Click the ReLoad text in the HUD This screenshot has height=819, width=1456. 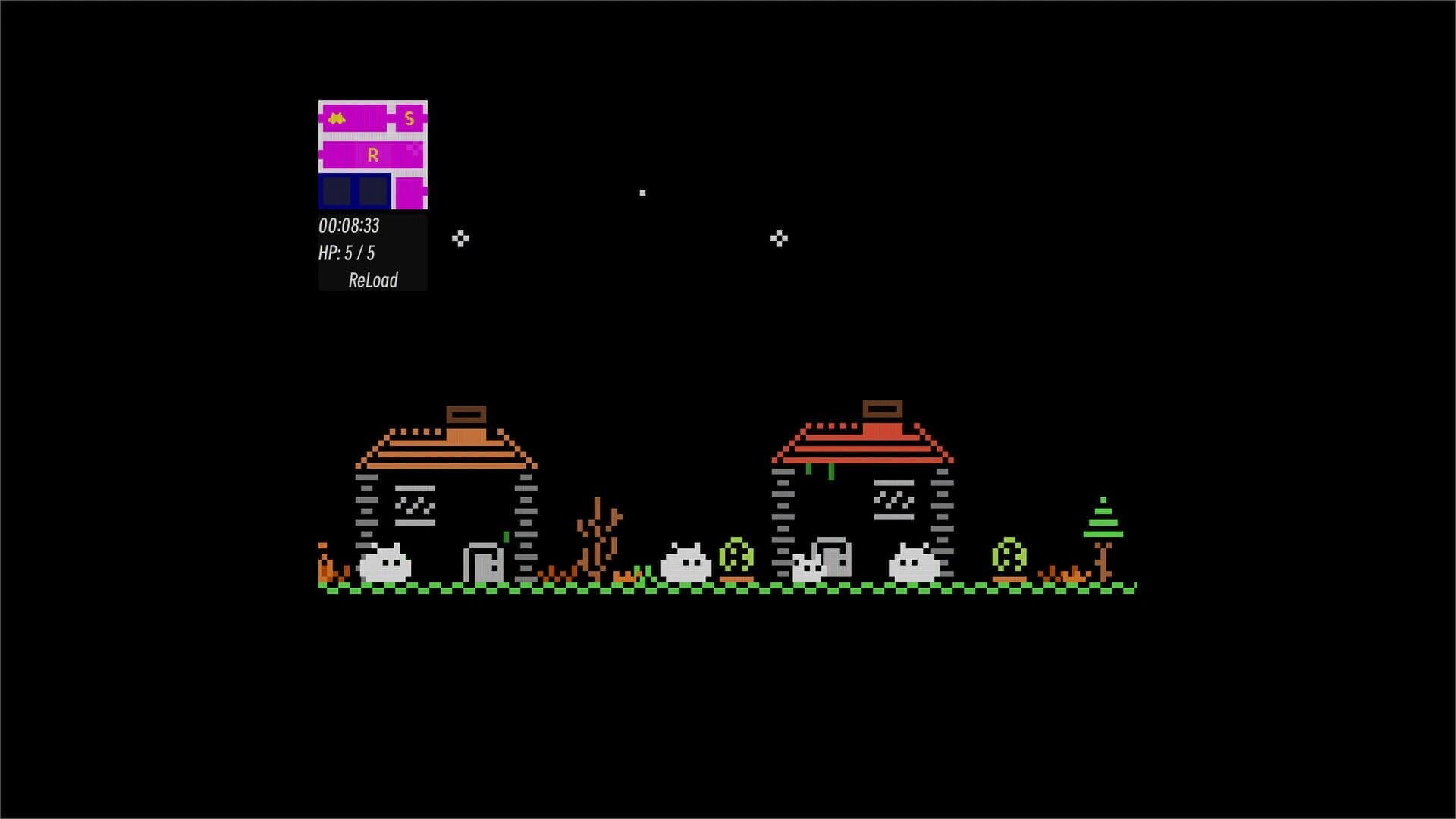[372, 281]
